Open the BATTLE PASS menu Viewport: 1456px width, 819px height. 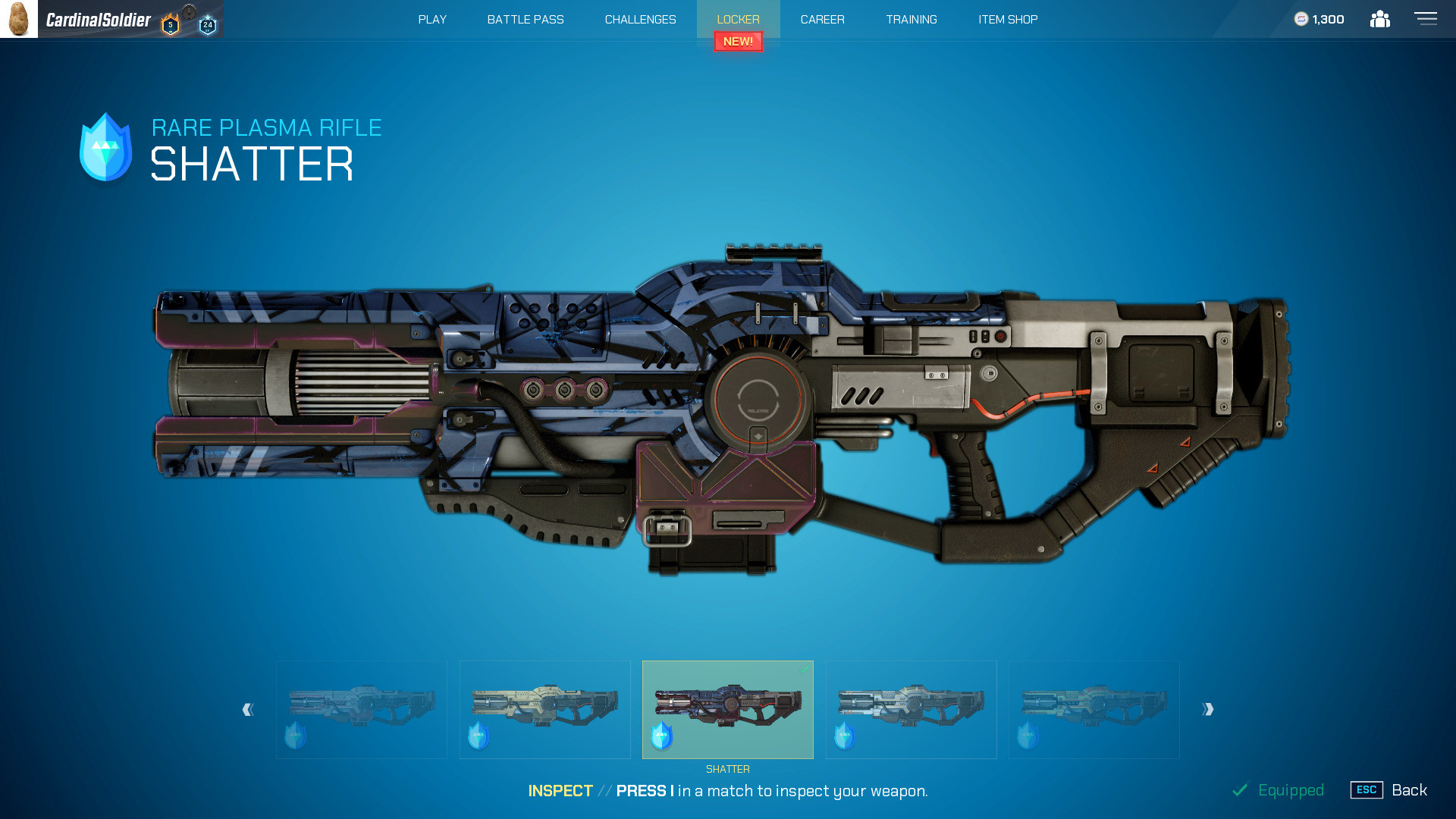coord(525,19)
